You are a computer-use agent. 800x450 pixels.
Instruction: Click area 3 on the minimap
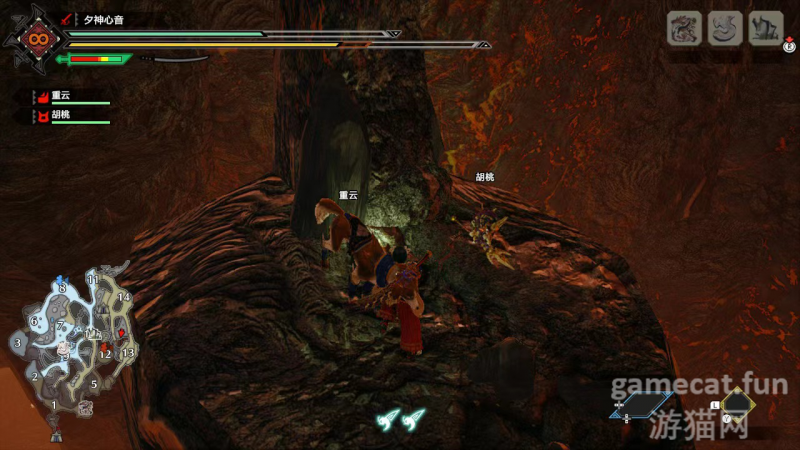(x=18, y=343)
